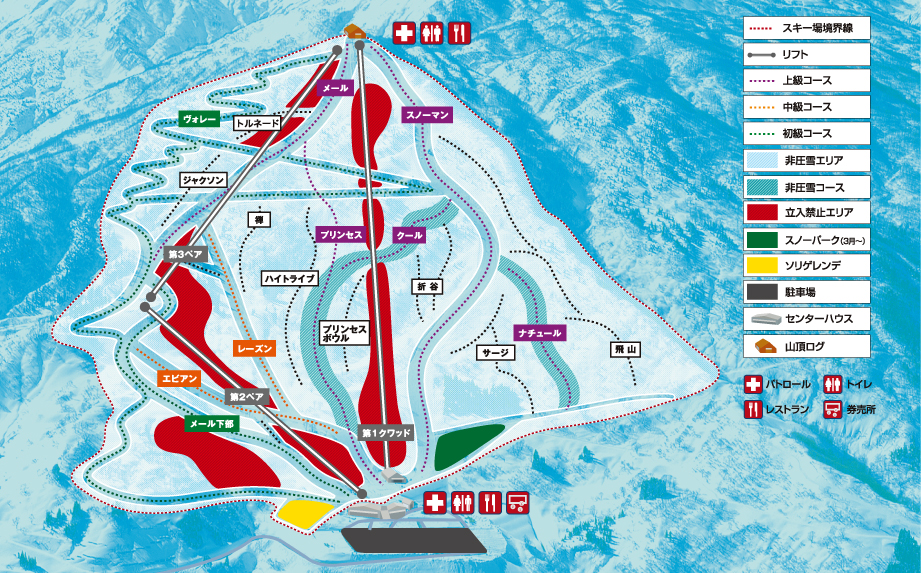Choose the ヴォレー course label
Image resolution: width=921 pixels, height=573 pixels.
tap(199, 120)
